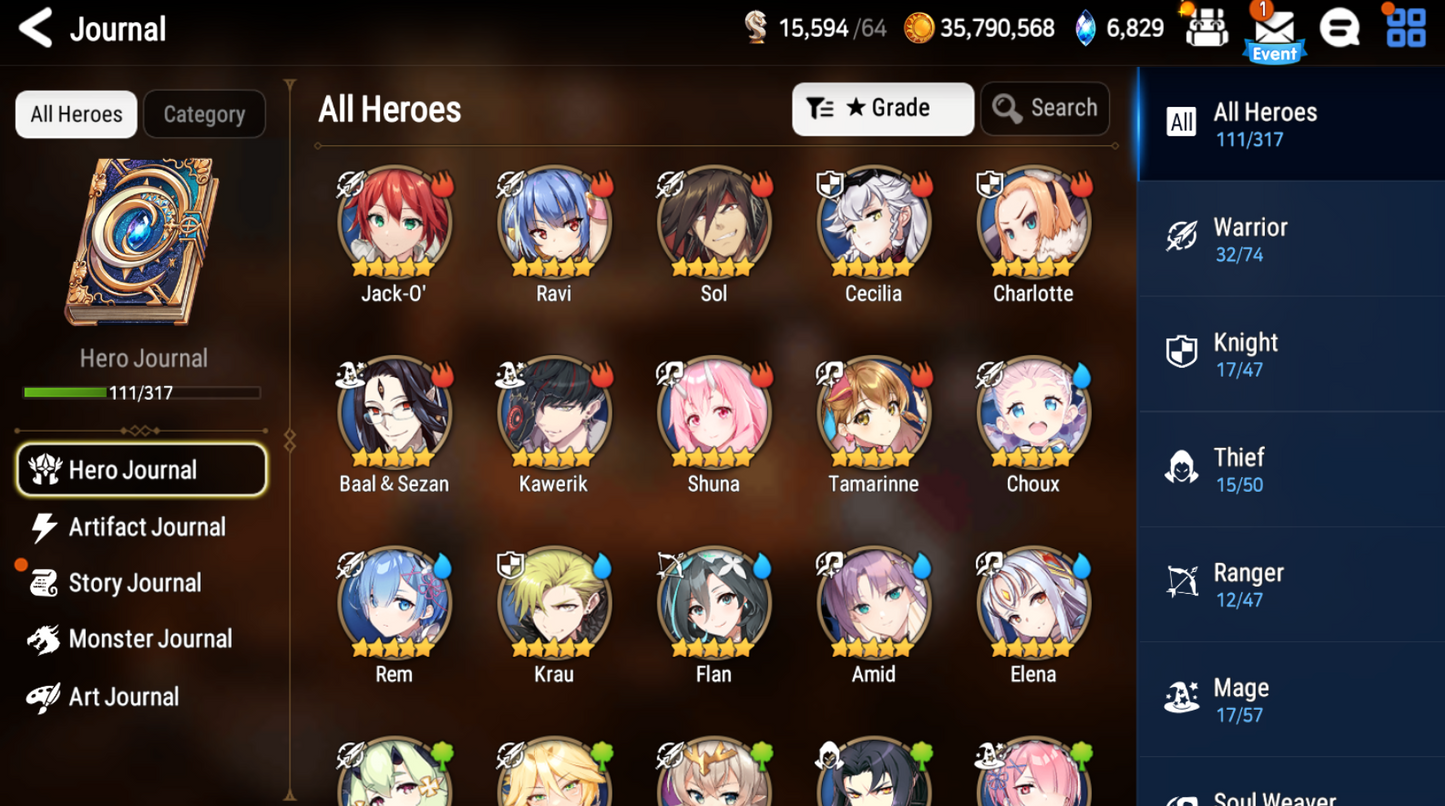Filter heroes by Warrior class
The height and width of the screenshot is (806, 1445).
click(x=1290, y=239)
